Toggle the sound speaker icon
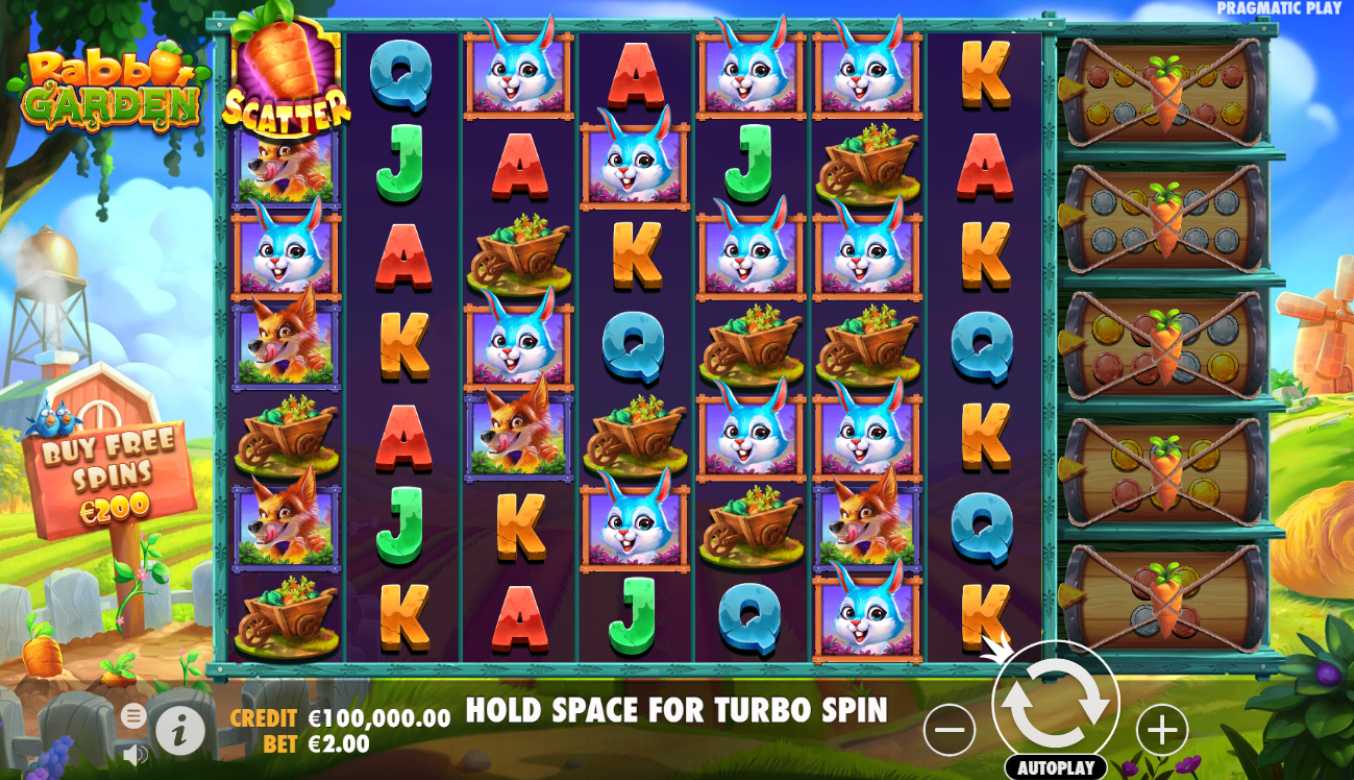The image size is (1354, 780). pyautogui.click(x=134, y=754)
